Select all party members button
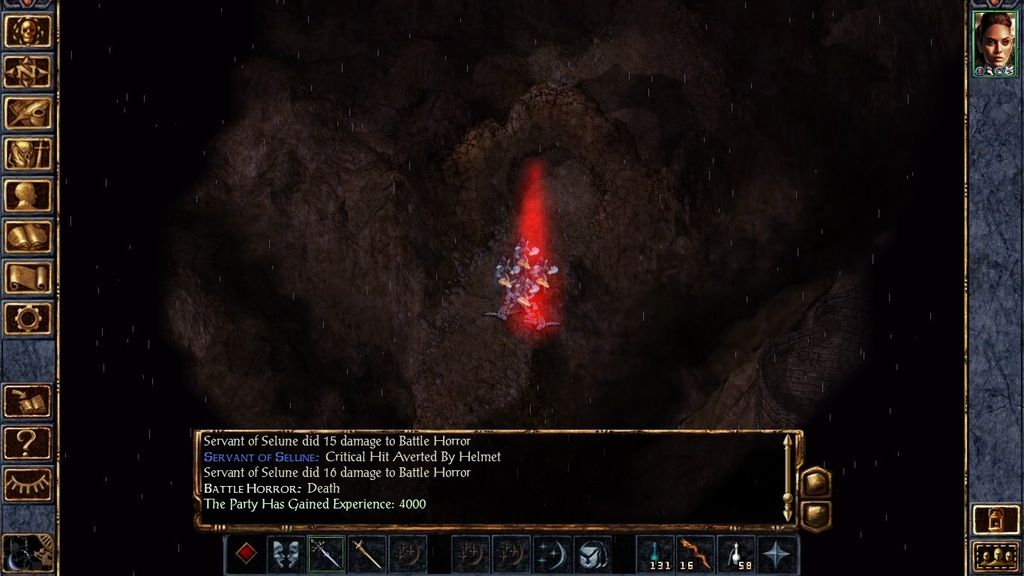The image size is (1024, 576). pos(994,555)
